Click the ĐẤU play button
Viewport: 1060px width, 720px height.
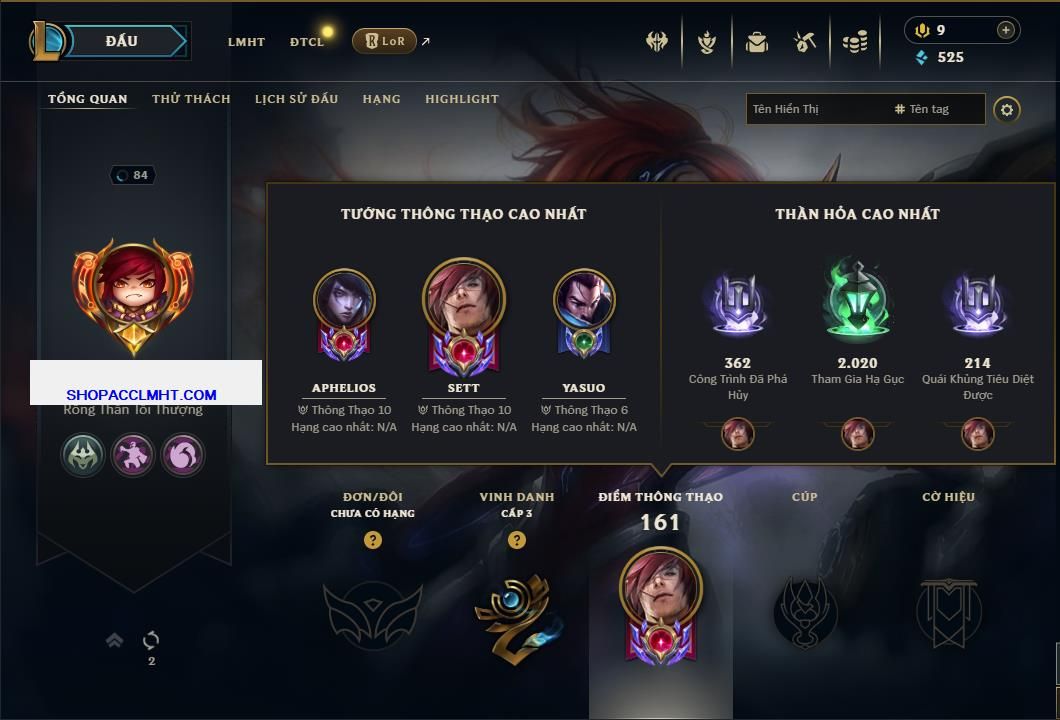click(x=122, y=41)
